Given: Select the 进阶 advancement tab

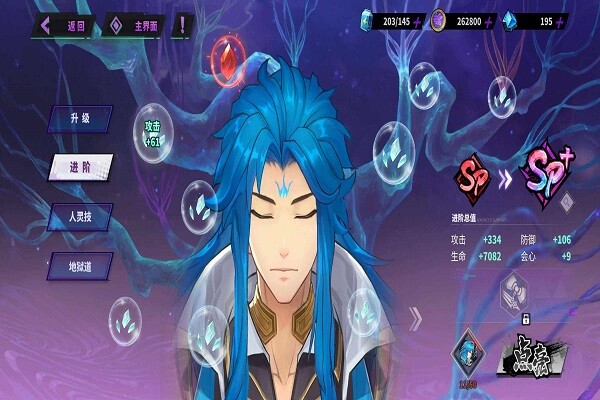Looking at the screenshot, I should point(79,167).
